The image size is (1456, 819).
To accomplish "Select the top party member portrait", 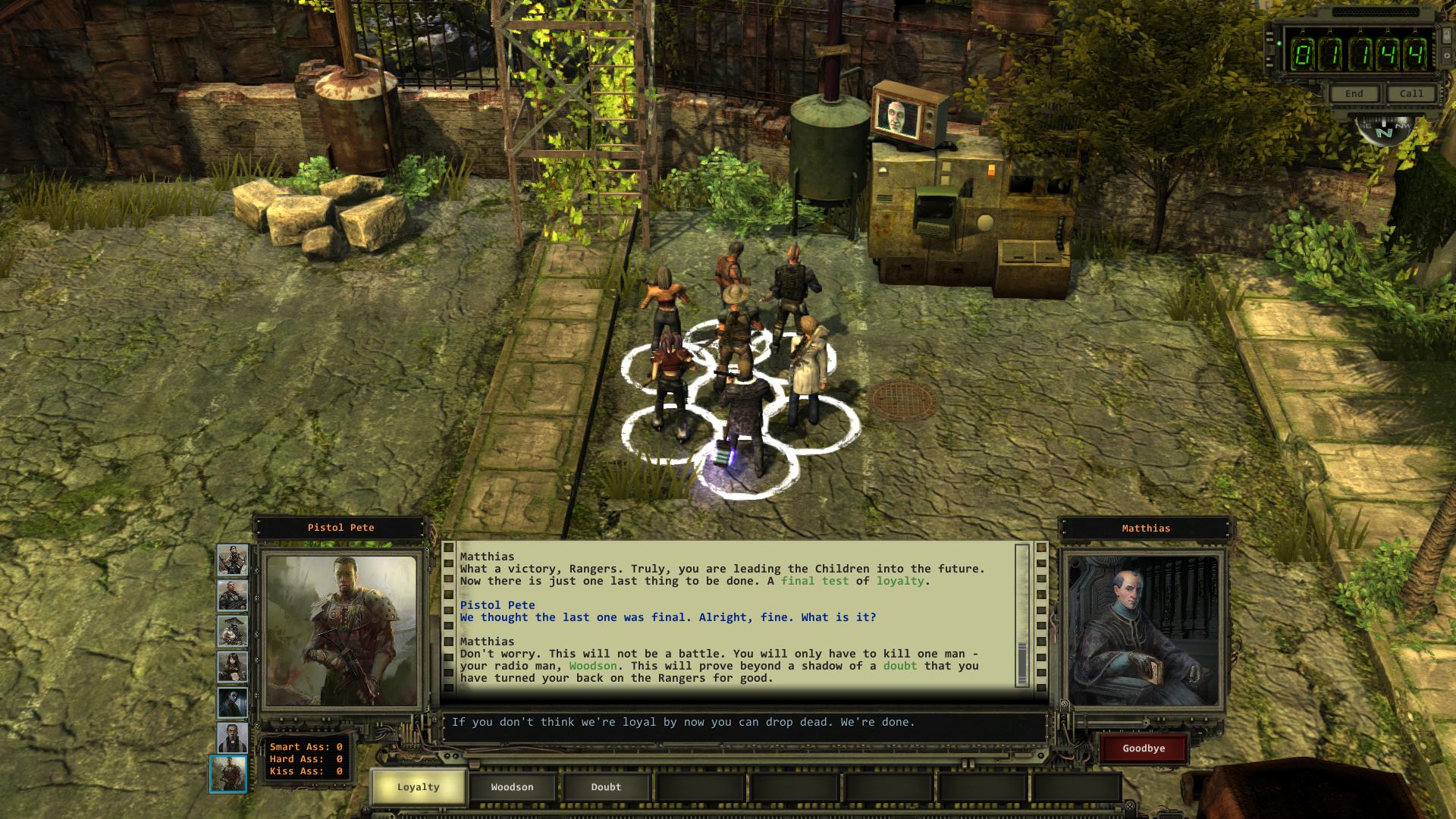I will click(x=232, y=560).
